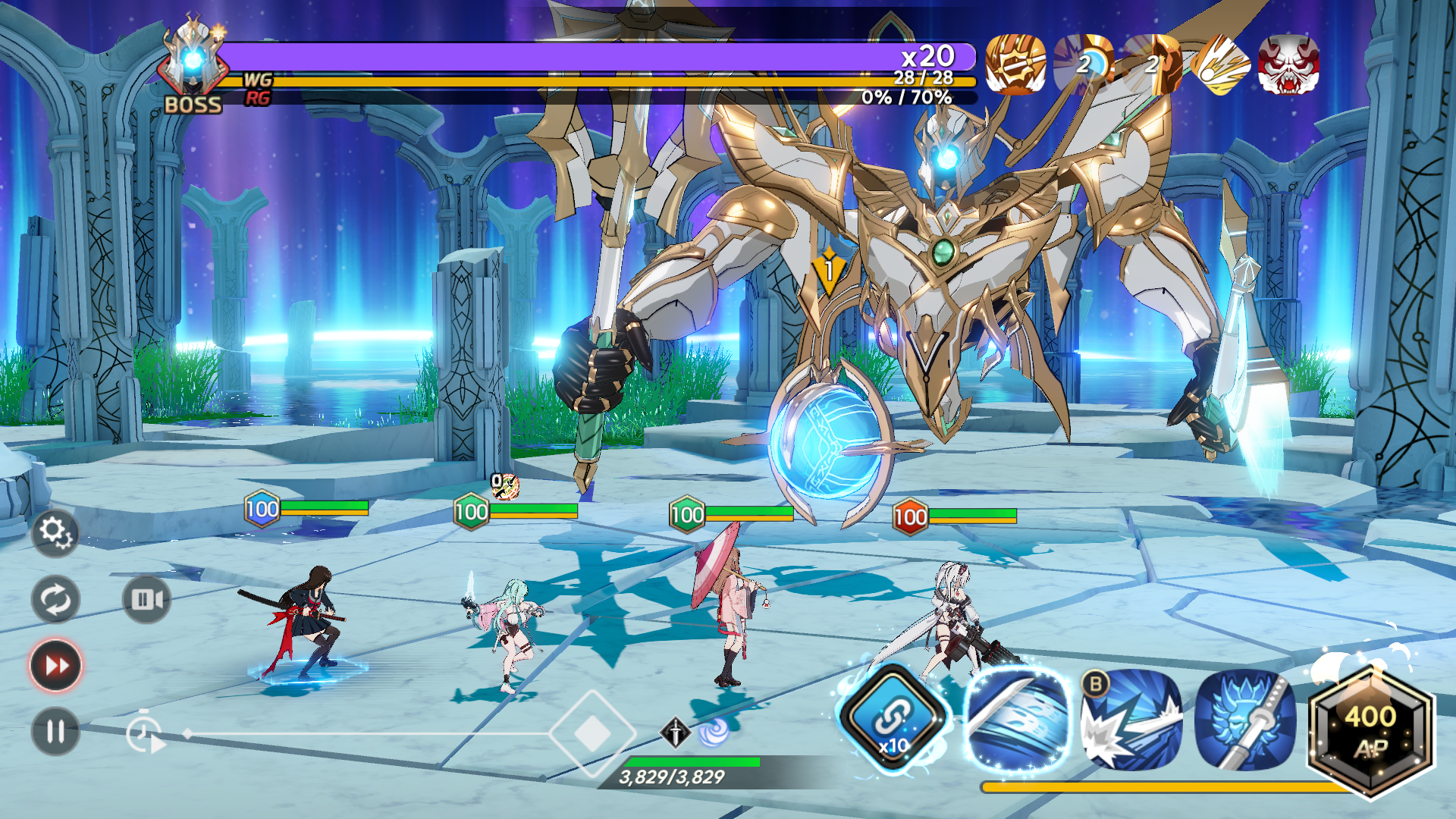Use the glowing blue sword slash skill
This screenshot has width=1456, height=819.
tap(1018, 719)
